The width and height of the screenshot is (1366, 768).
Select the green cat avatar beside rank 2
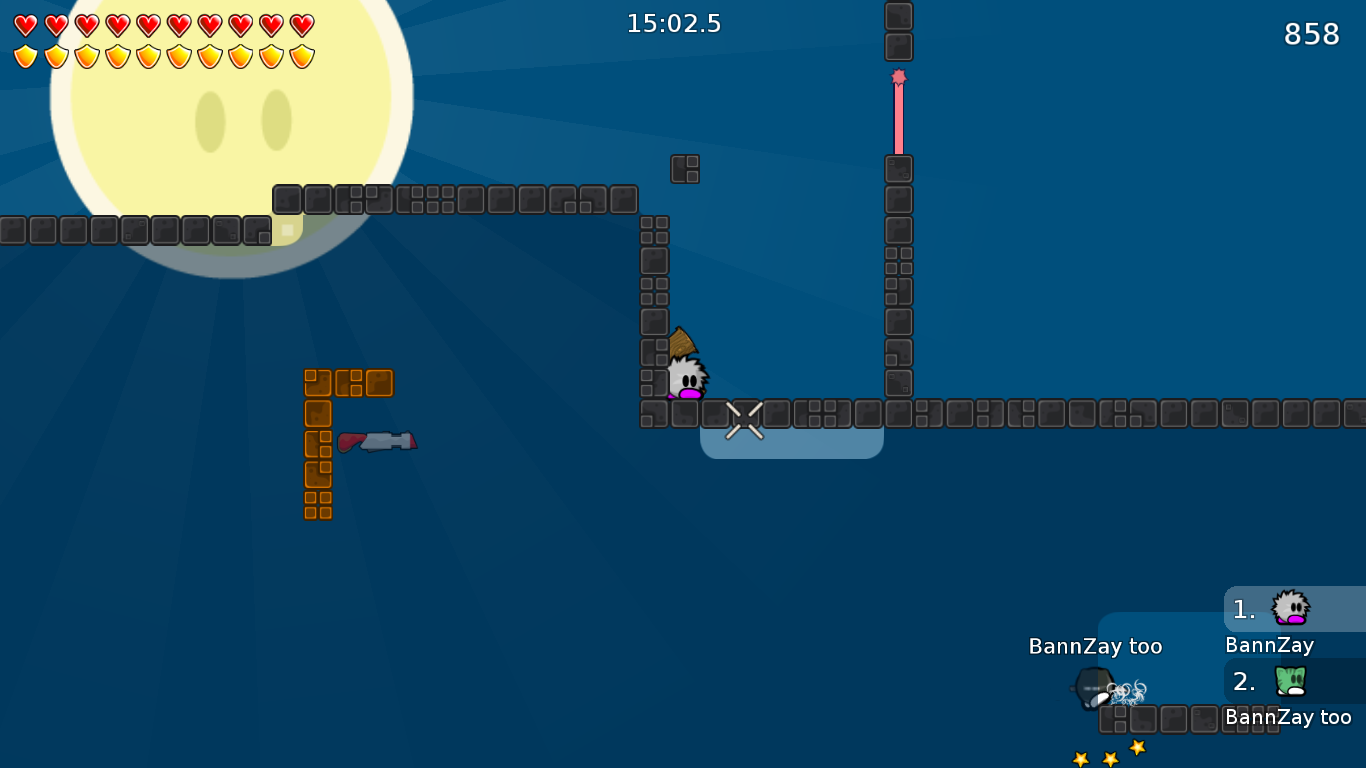(1290, 681)
